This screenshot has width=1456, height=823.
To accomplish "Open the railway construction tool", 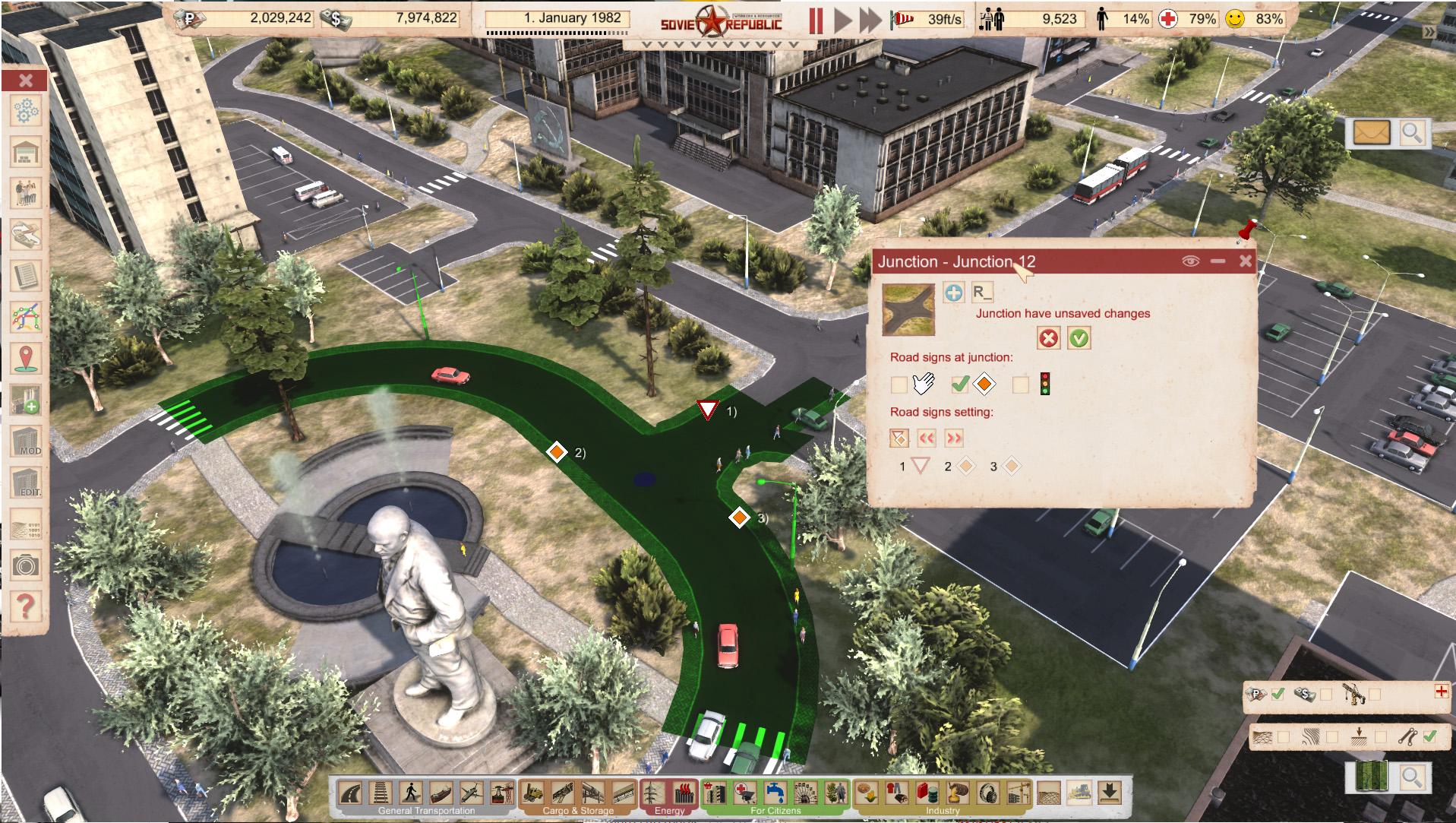I will coord(381,793).
